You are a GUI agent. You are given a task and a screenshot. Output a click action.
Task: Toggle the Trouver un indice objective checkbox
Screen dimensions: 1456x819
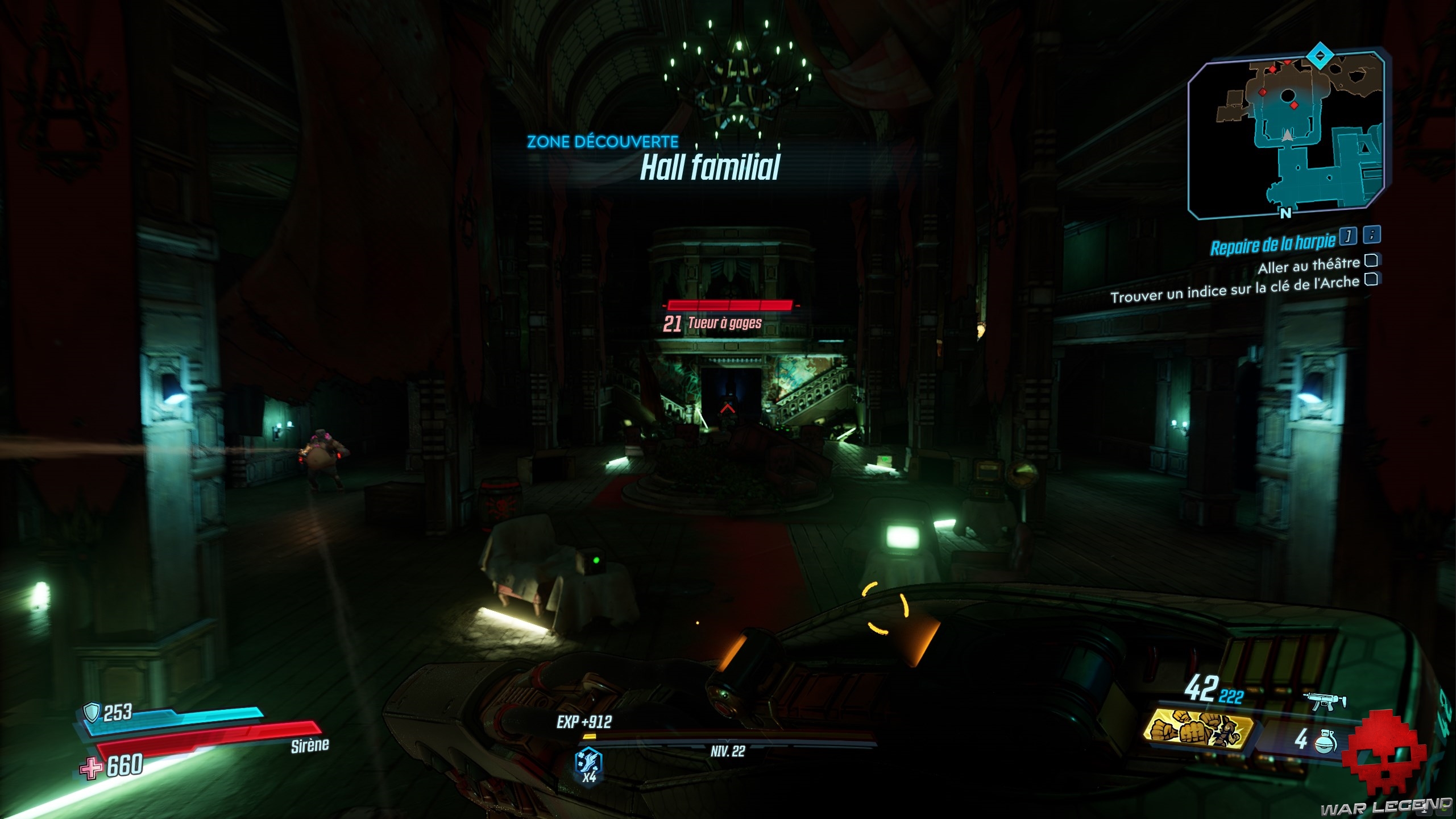click(1371, 279)
